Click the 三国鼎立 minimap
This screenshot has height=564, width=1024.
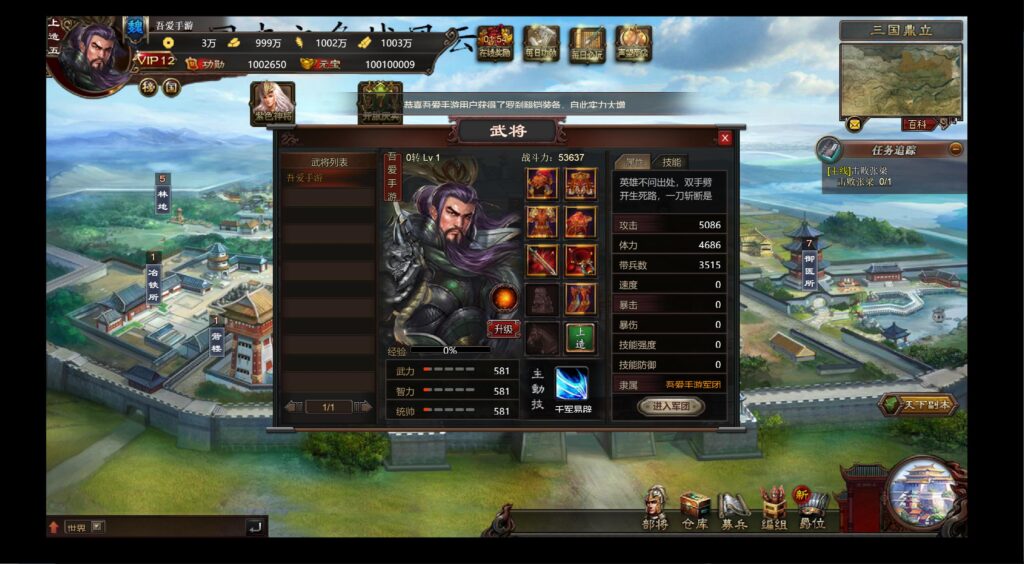pos(901,80)
